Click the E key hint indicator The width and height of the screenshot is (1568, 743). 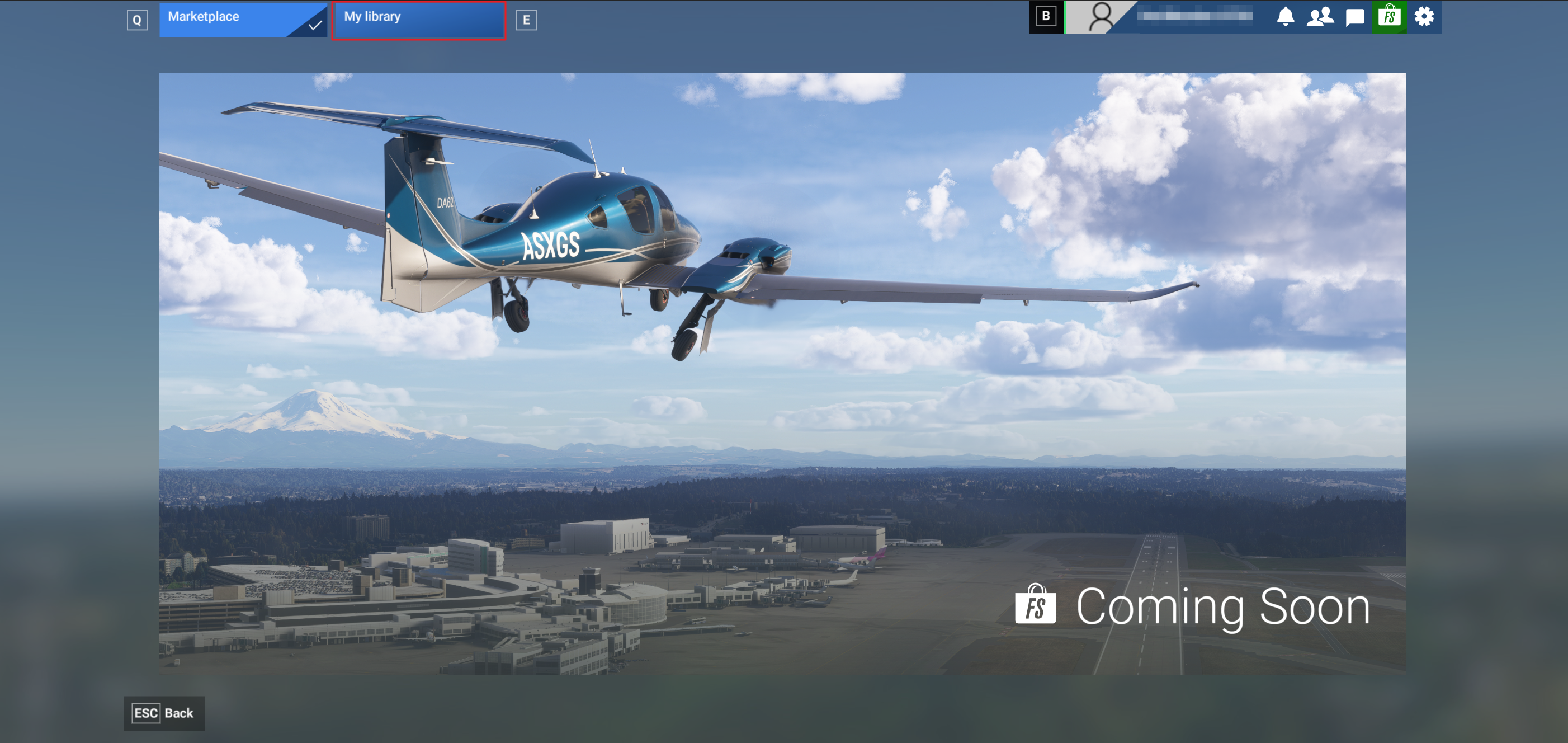527,20
